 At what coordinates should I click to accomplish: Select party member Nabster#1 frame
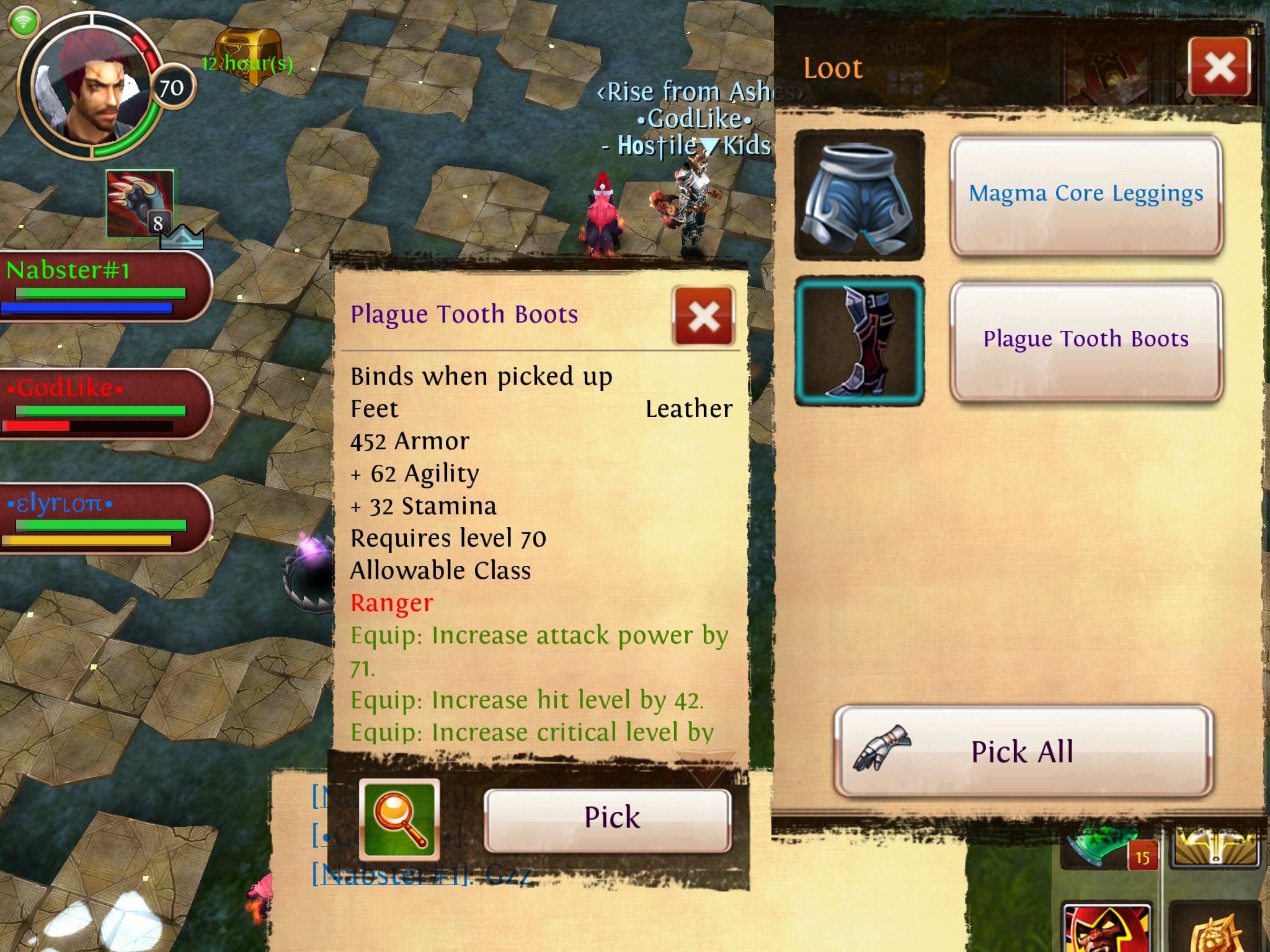pos(102,285)
